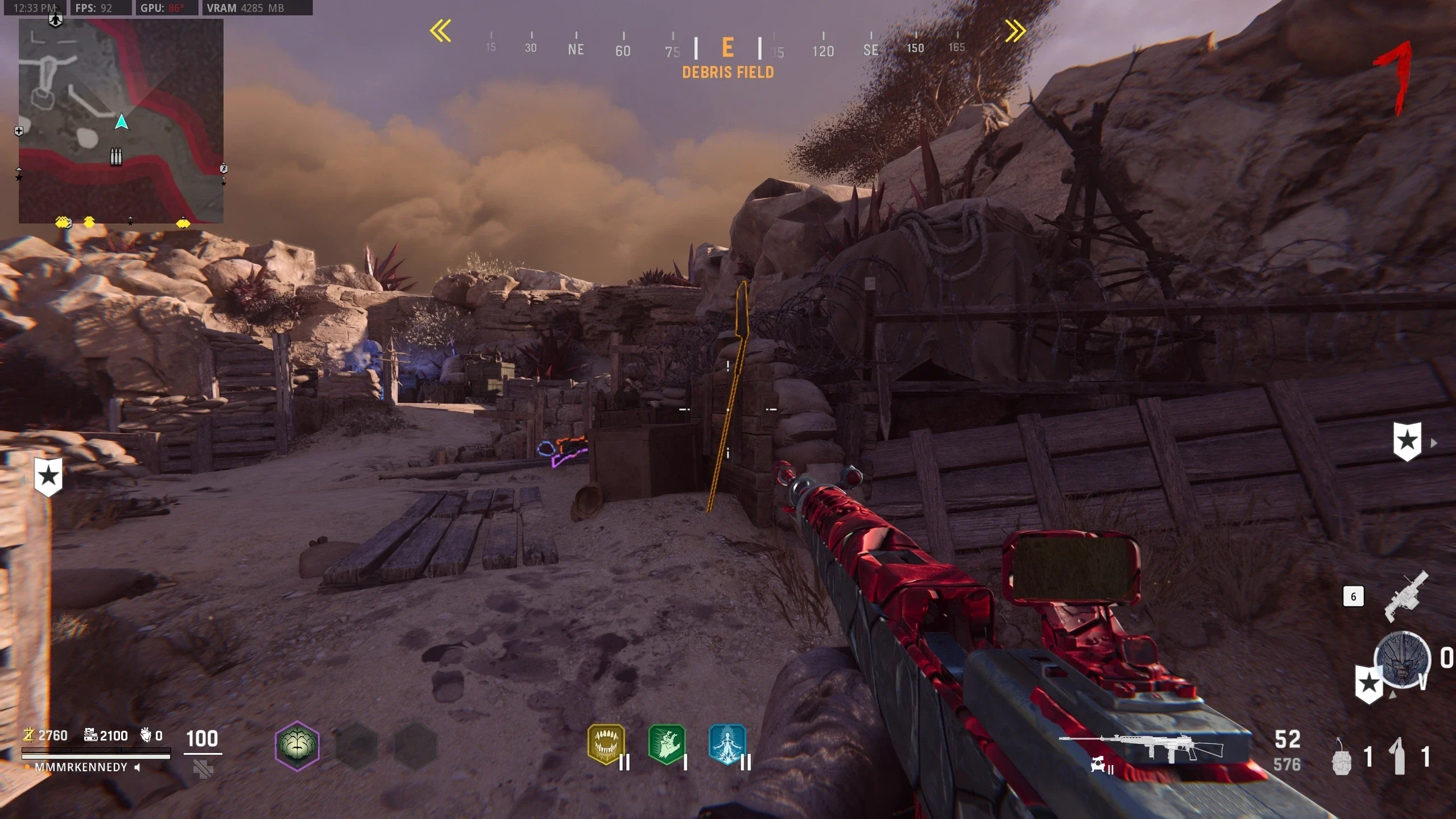Click the body armor plate icon
Image resolution: width=1456 pixels, height=819 pixels.
click(203, 770)
